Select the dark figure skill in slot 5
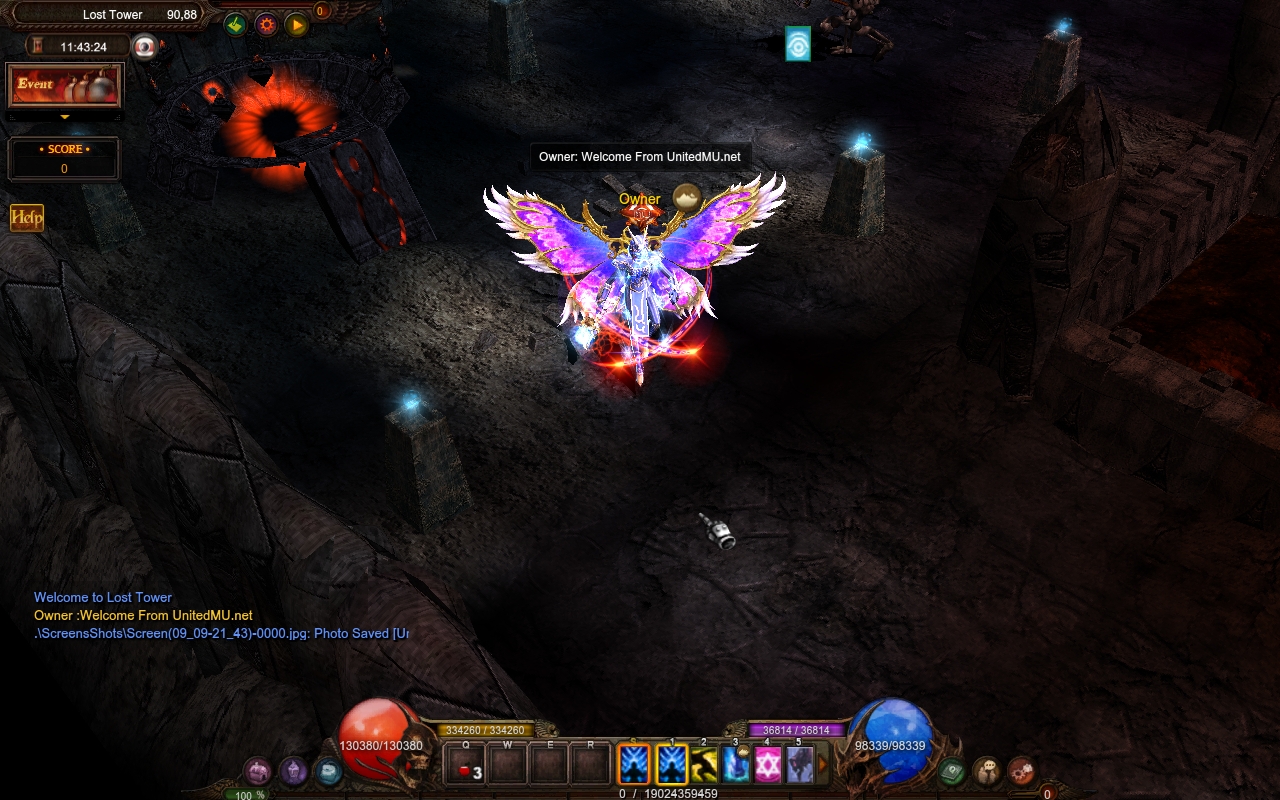1280x800 pixels. coord(799,765)
